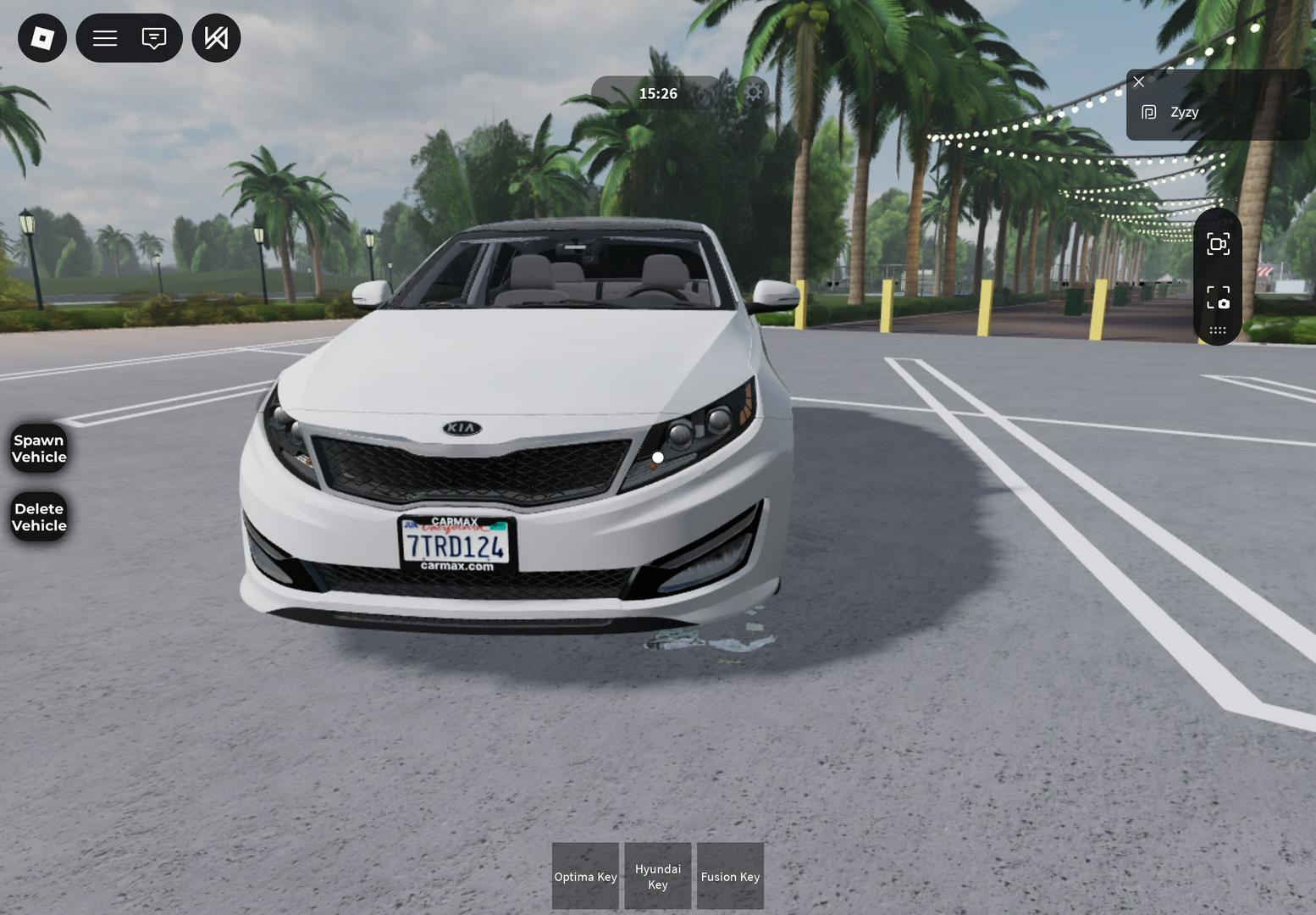
Task: Click the Delete Vehicle button
Action: tap(39, 517)
